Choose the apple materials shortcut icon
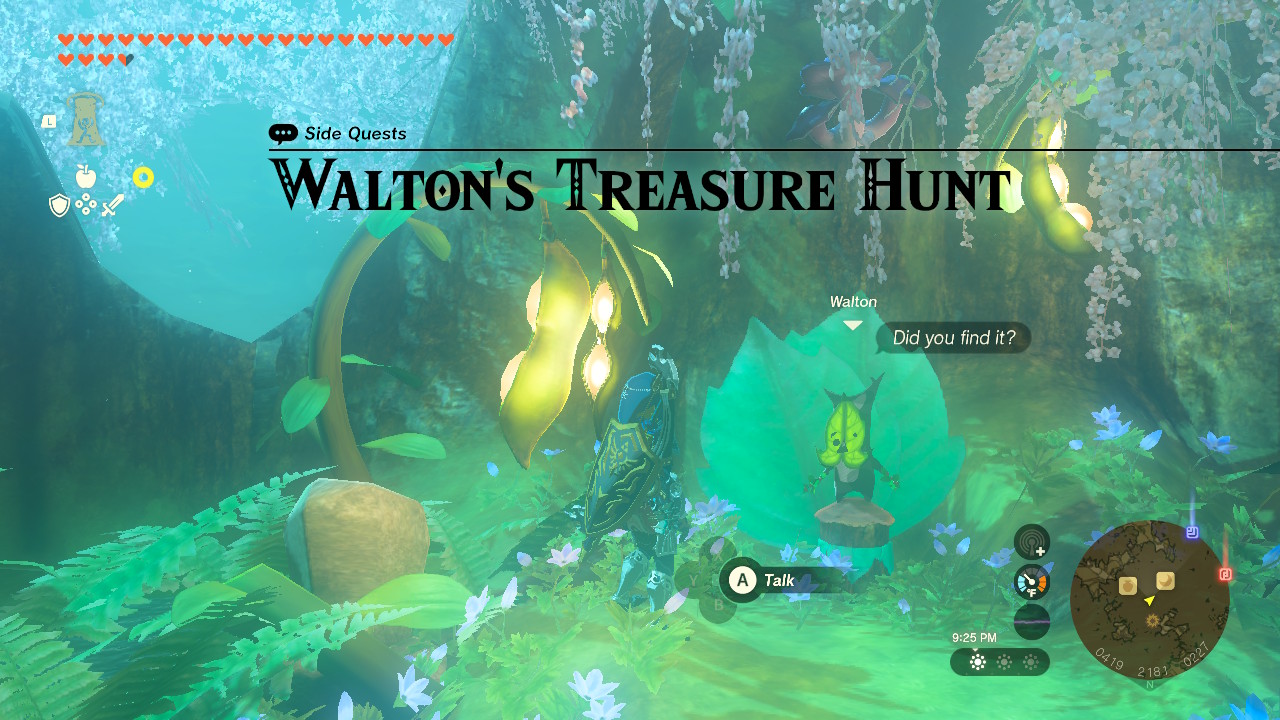Image resolution: width=1280 pixels, height=720 pixels. 86,177
